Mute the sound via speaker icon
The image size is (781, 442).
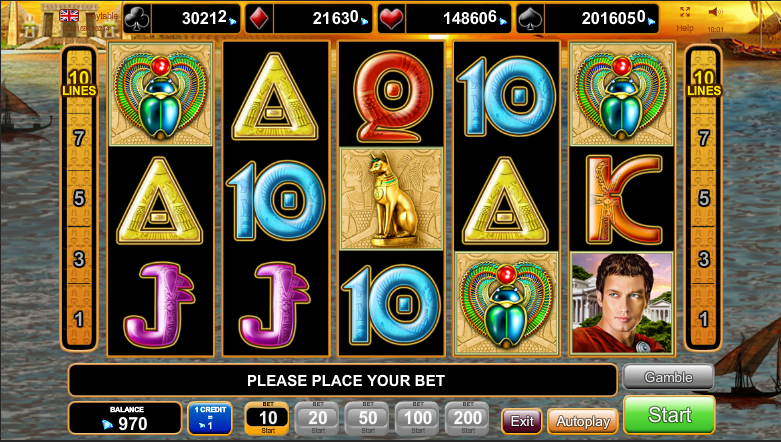715,12
